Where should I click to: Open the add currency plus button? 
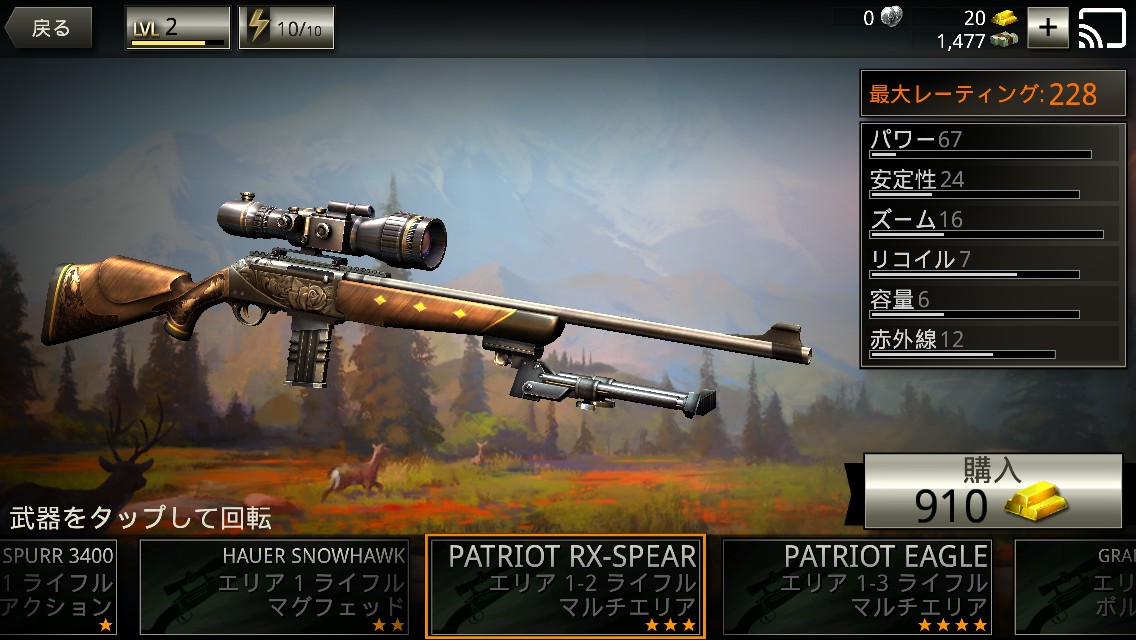1048,28
